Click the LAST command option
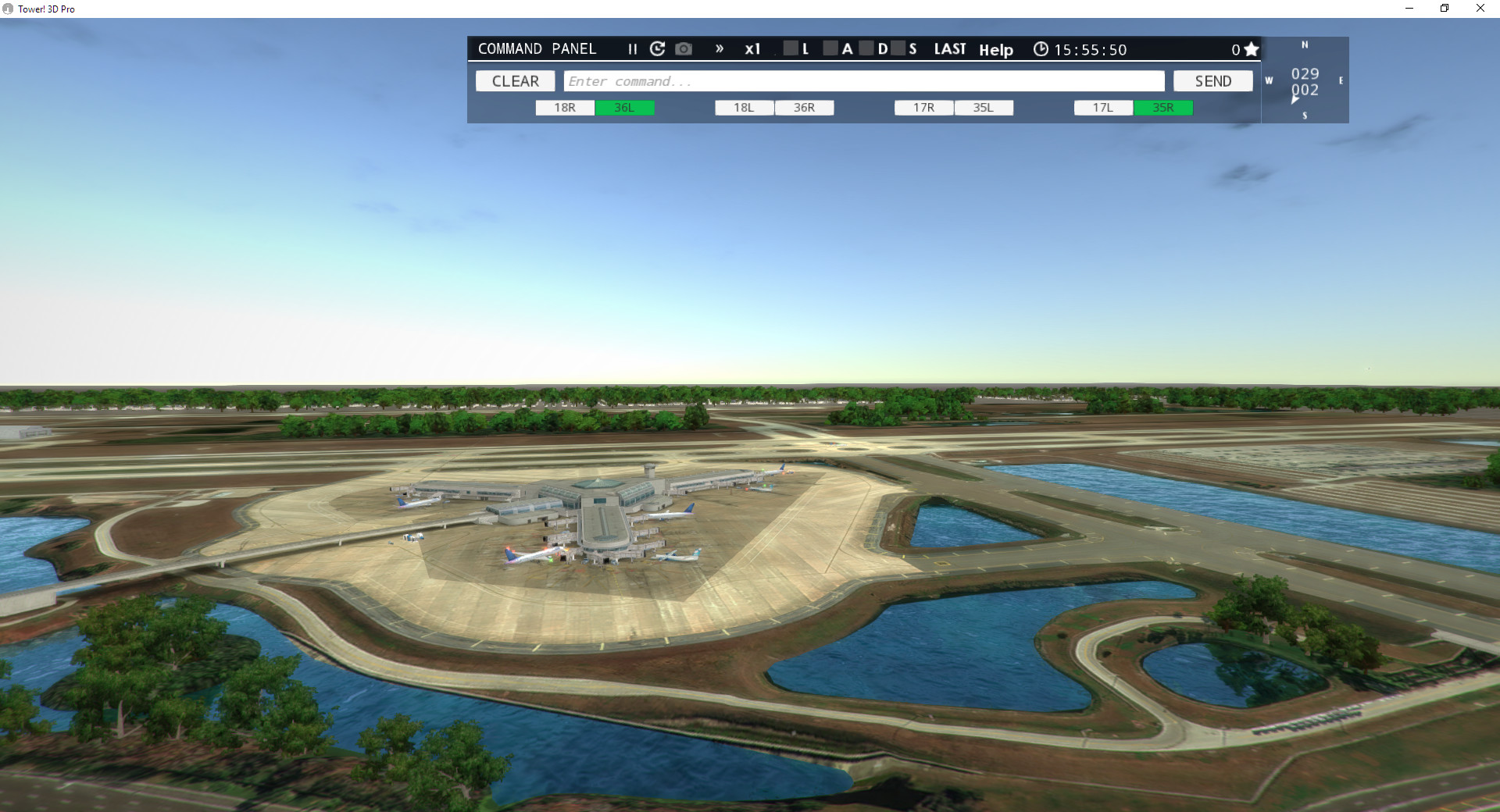 click(x=949, y=48)
